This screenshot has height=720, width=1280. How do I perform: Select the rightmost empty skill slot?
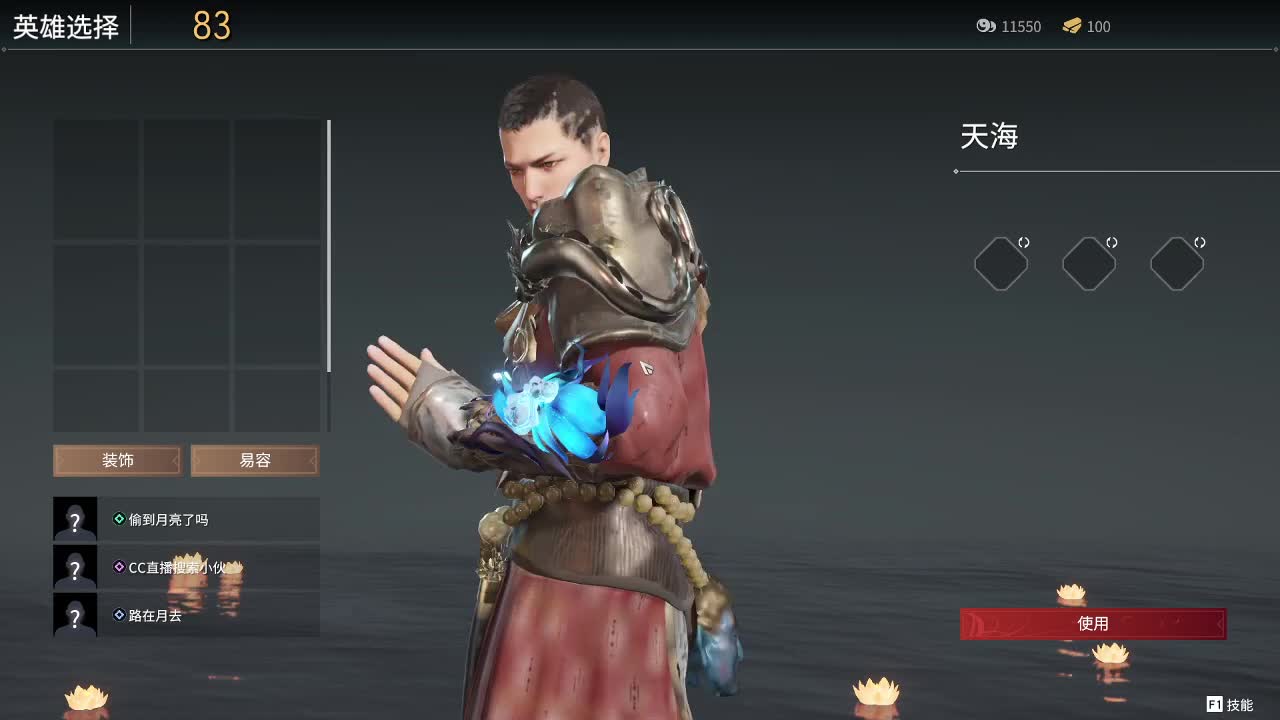point(1176,263)
